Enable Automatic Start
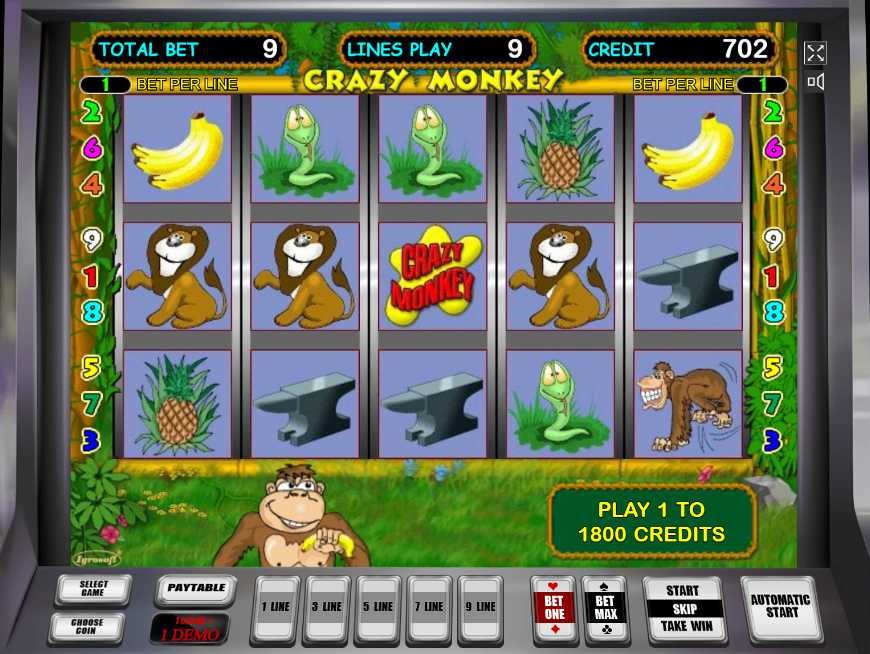 (779, 606)
